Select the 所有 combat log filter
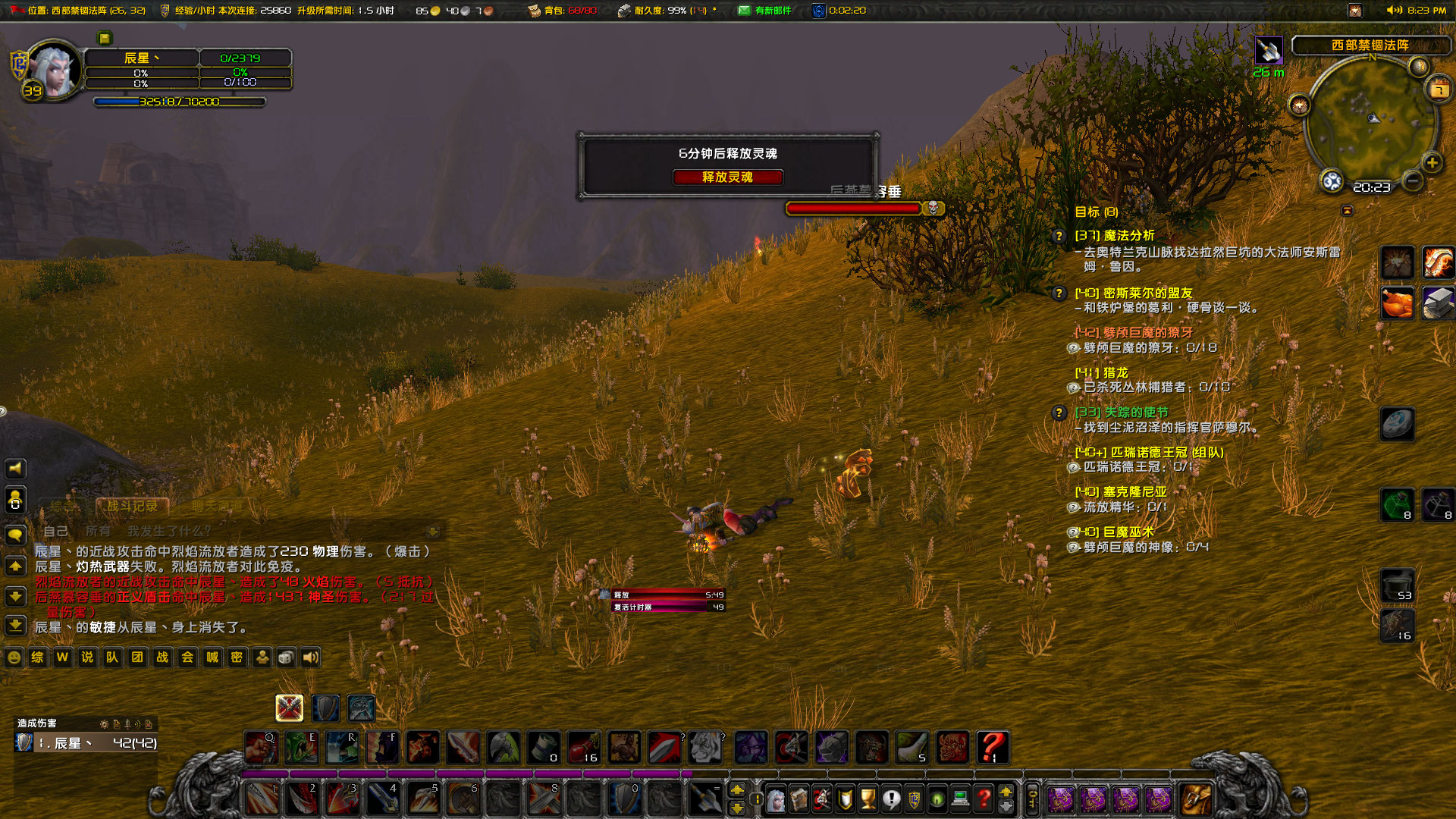1456x819 pixels. pyautogui.click(x=99, y=531)
